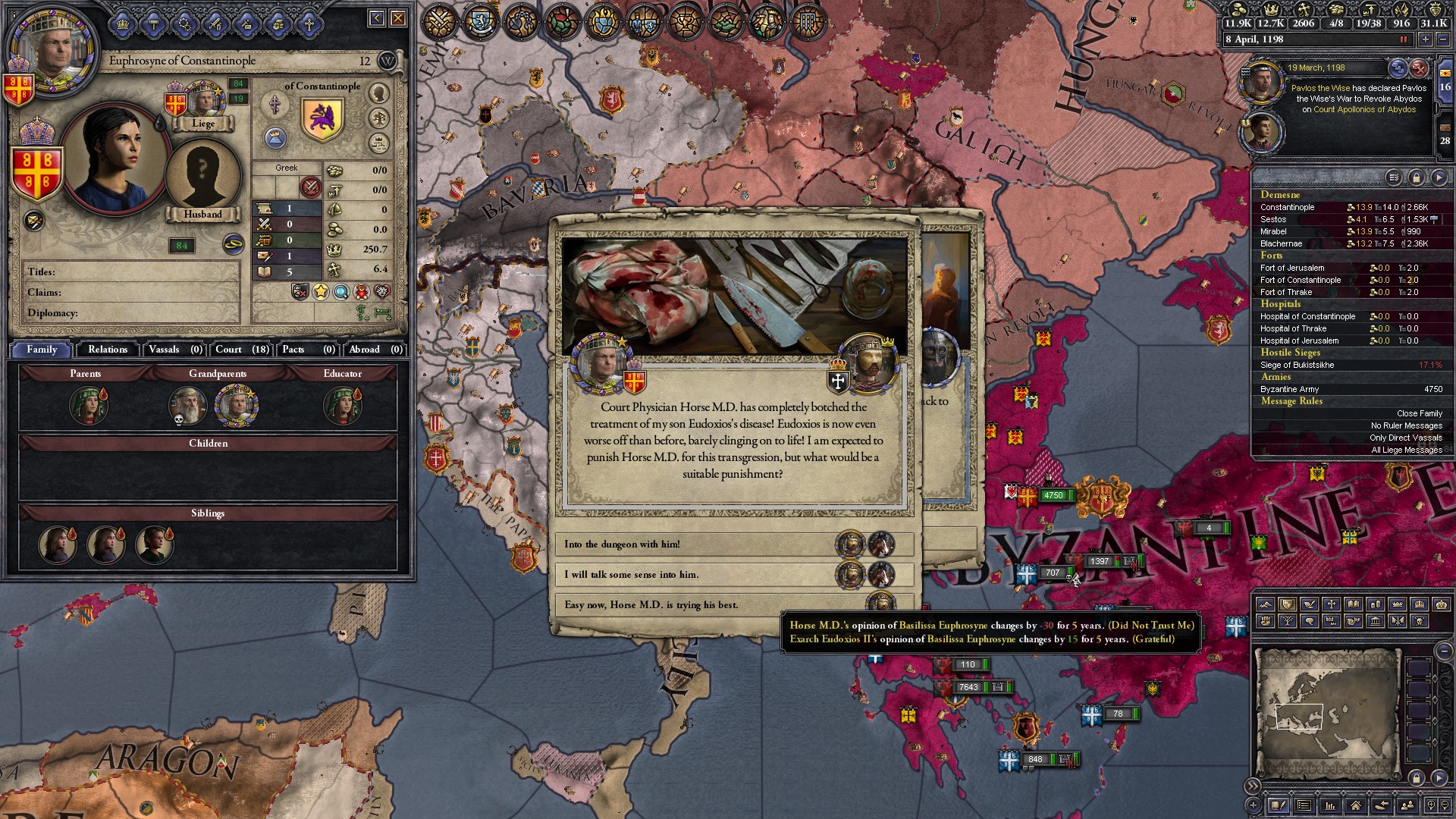The height and width of the screenshot is (819, 1456).
Task: Collapse the minimap panel with the double arrow
Action: [1252, 786]
